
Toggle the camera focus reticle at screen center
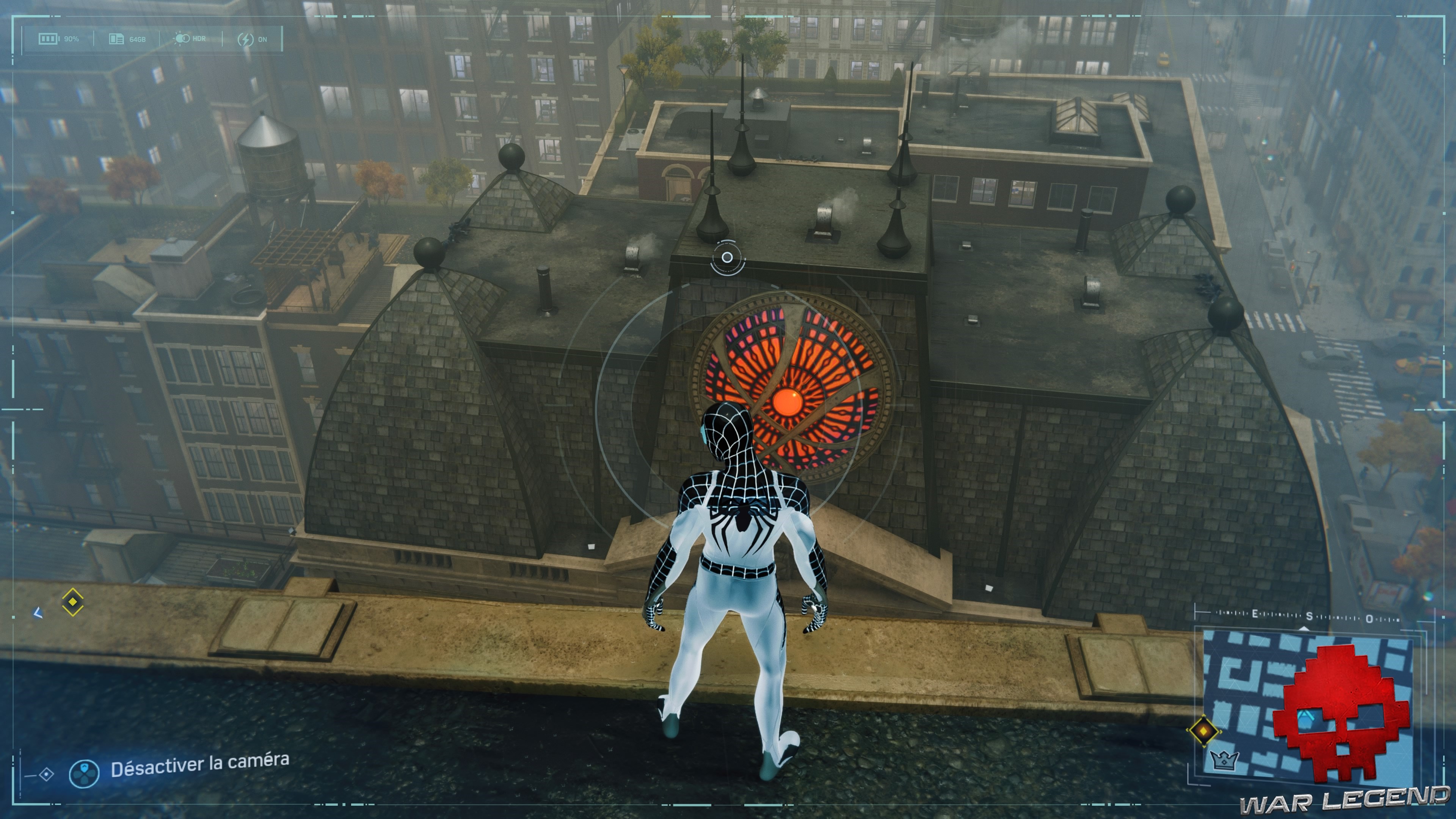(726, 257)
